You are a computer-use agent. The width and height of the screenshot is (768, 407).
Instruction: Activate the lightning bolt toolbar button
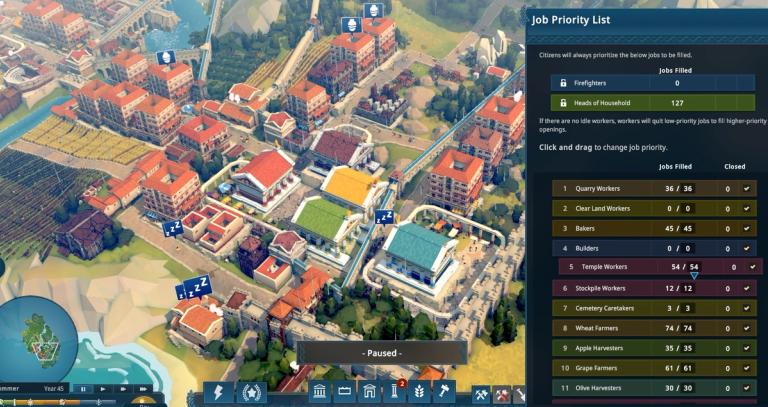click(x=218, y=393)
